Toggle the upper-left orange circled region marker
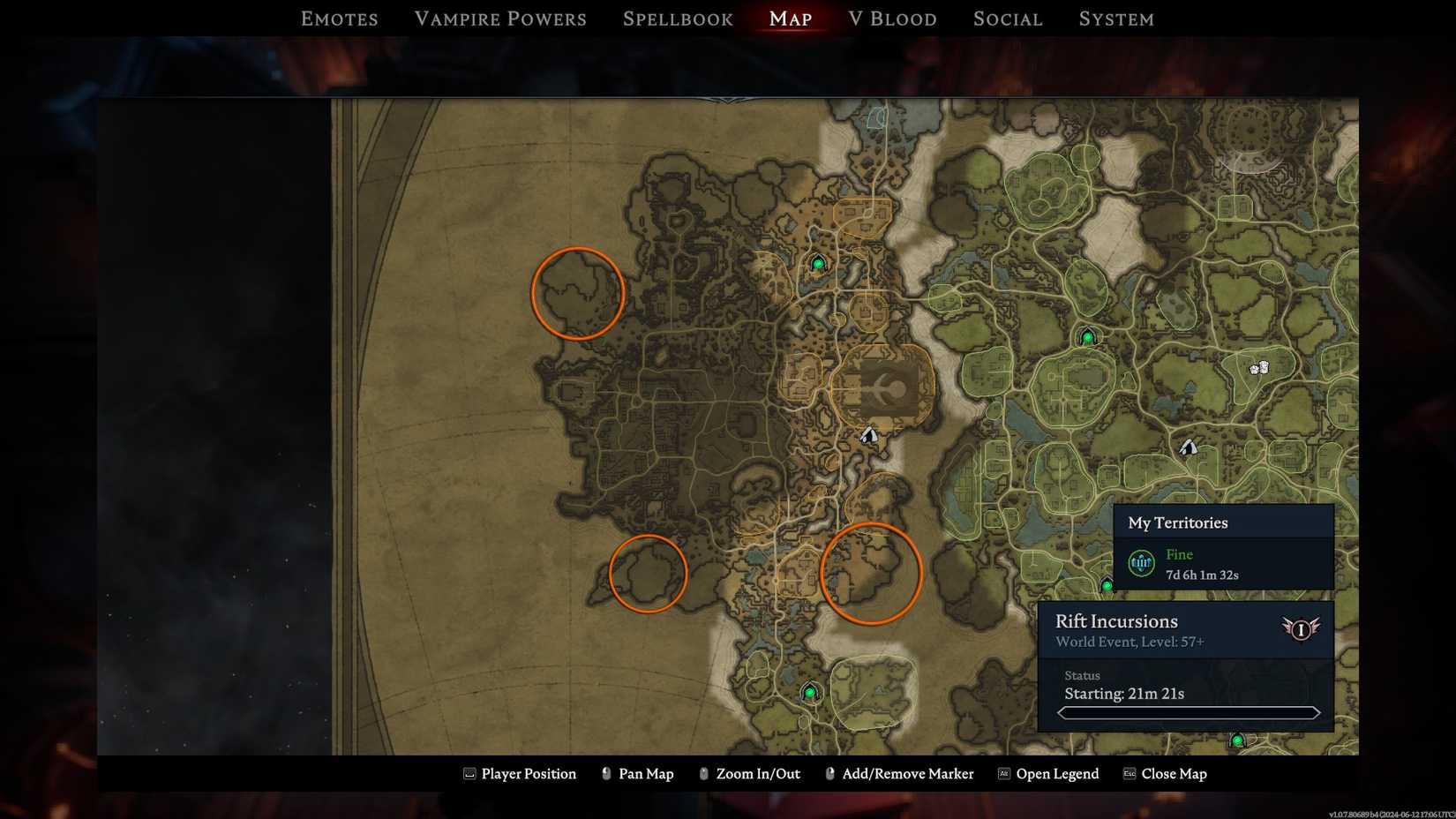The image size is (1456, 819). [578, 294]
